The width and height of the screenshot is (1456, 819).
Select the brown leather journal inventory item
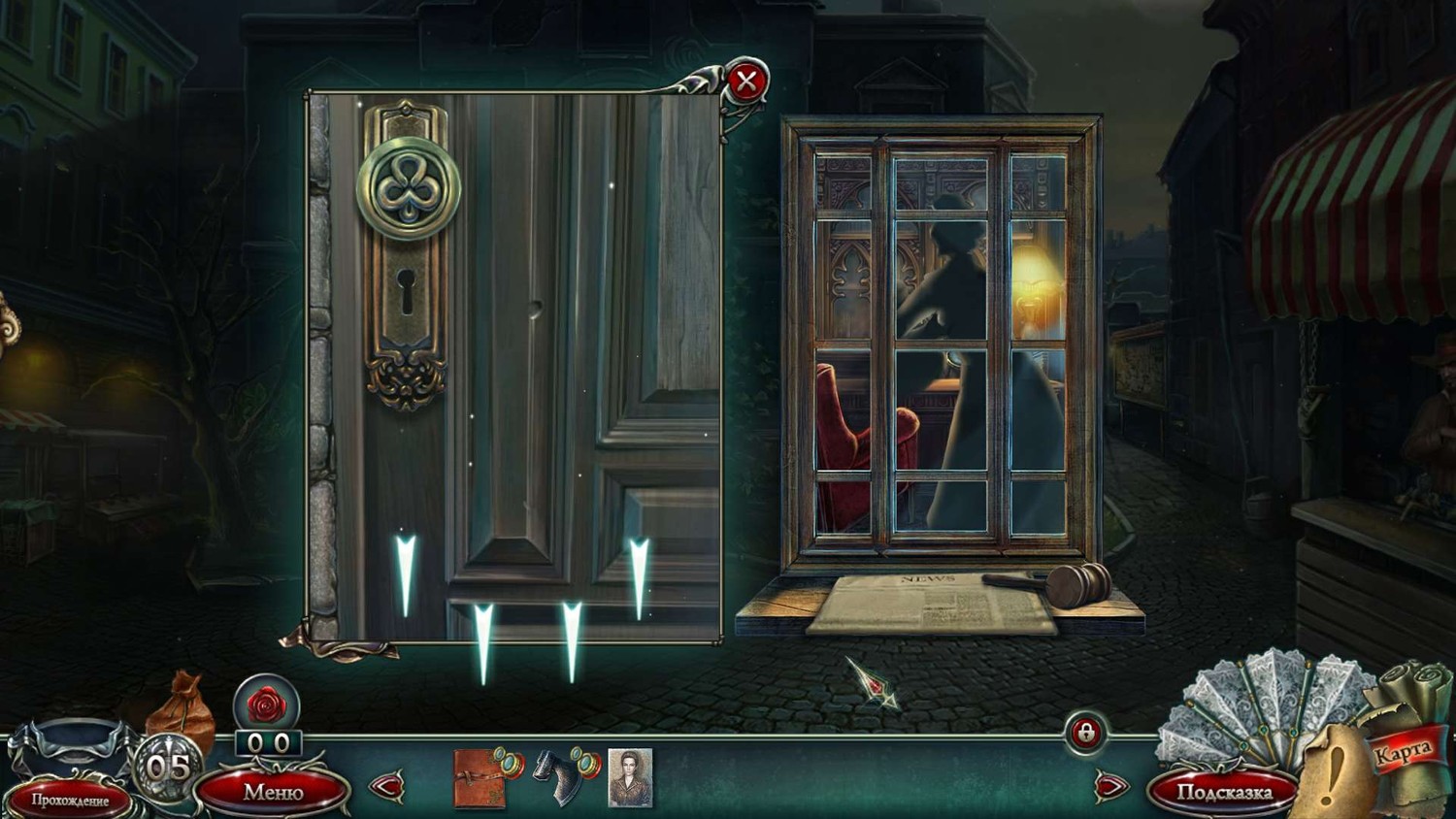(481, 777)
